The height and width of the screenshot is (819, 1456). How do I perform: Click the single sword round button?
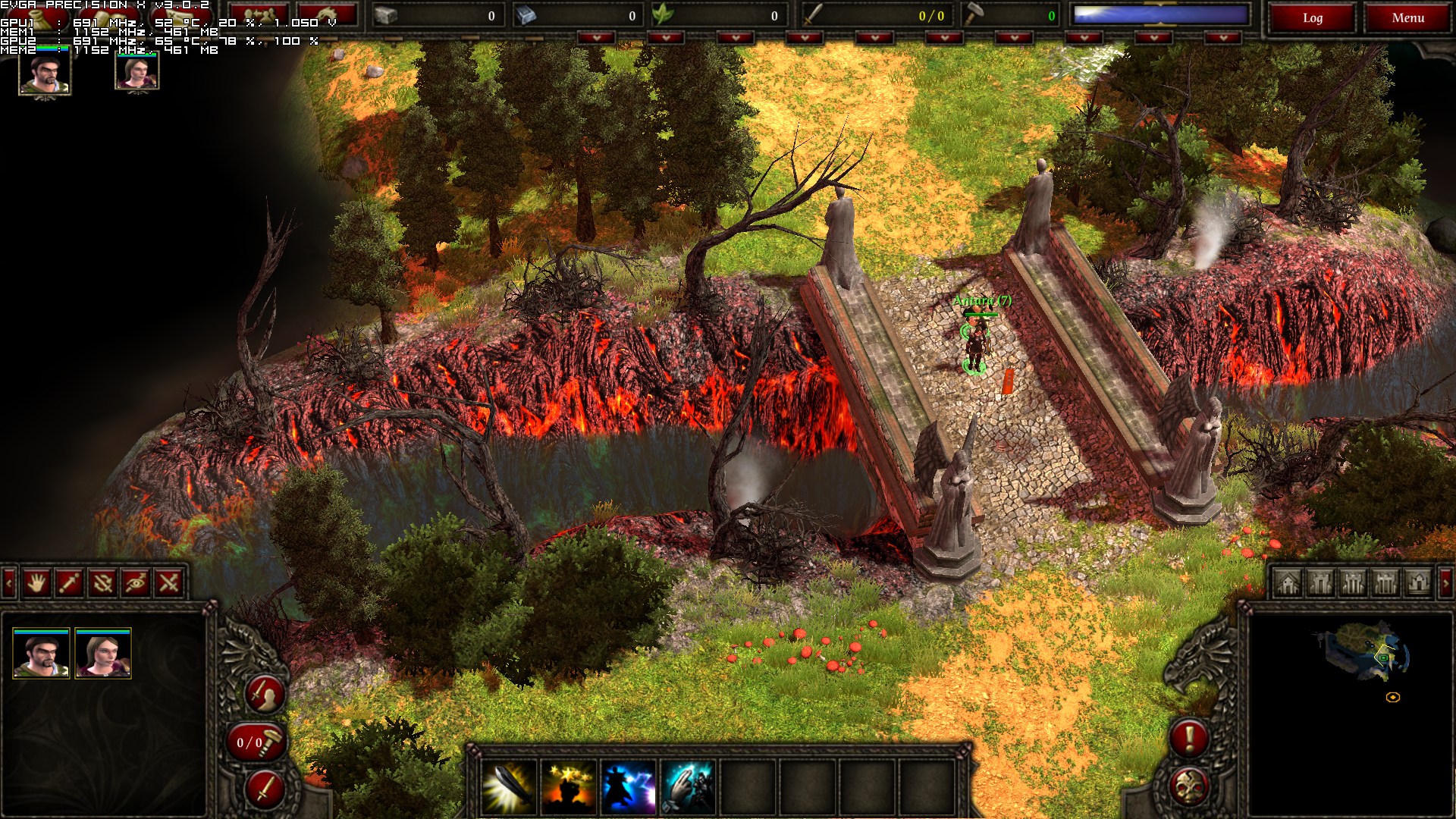pyautogui.click(x=265, y=789)
